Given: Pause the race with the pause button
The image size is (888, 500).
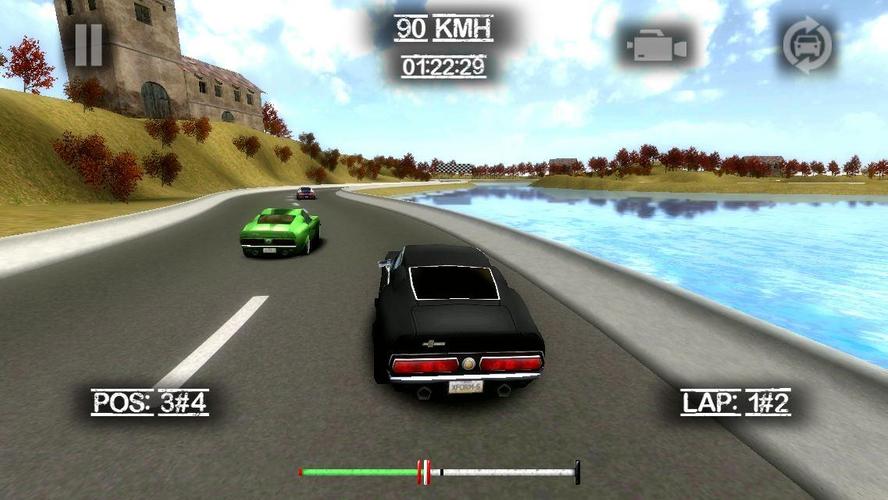Looking at the screenshot, I should point(88,46).
